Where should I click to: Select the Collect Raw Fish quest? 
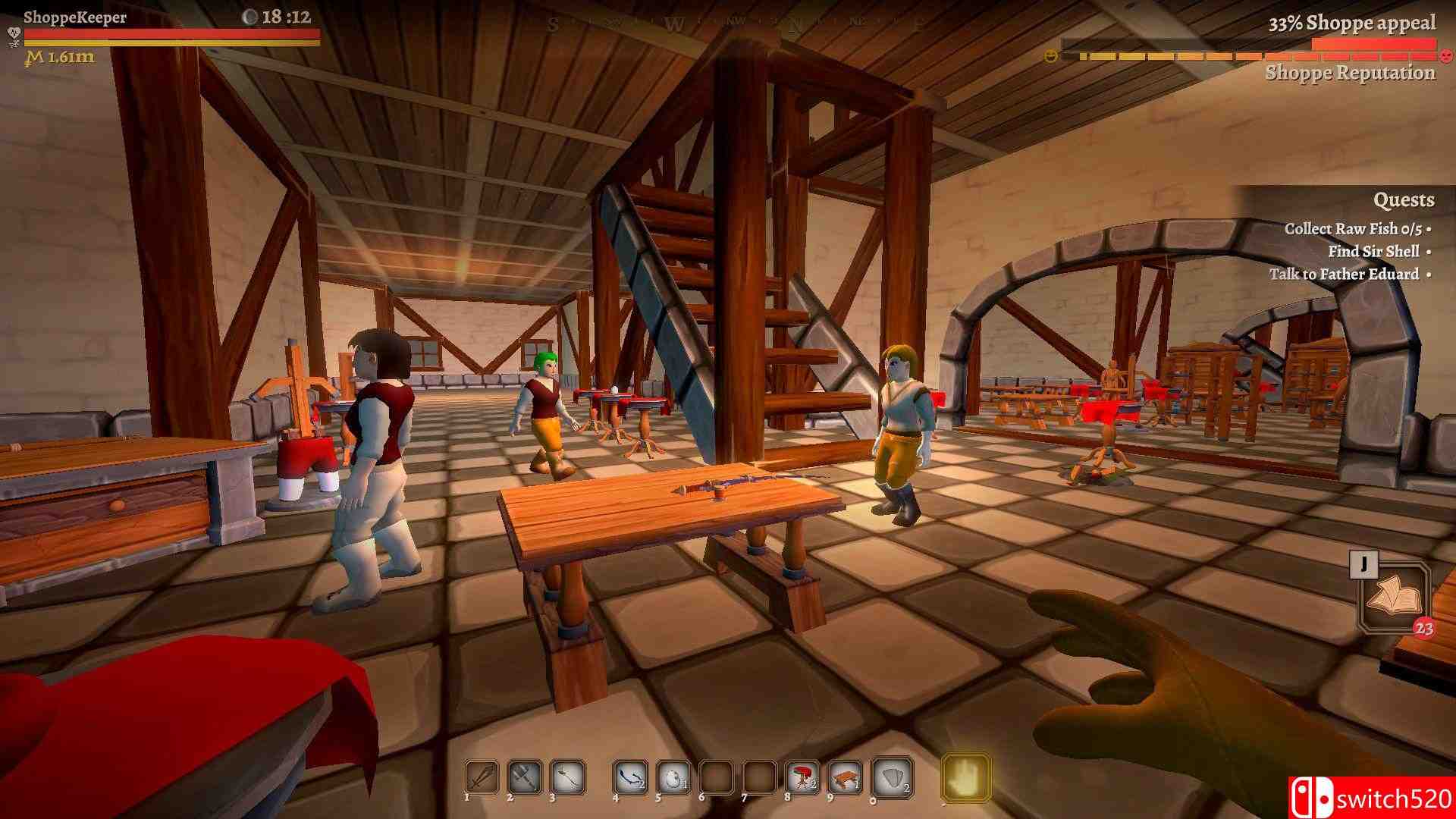[1352, 228]
